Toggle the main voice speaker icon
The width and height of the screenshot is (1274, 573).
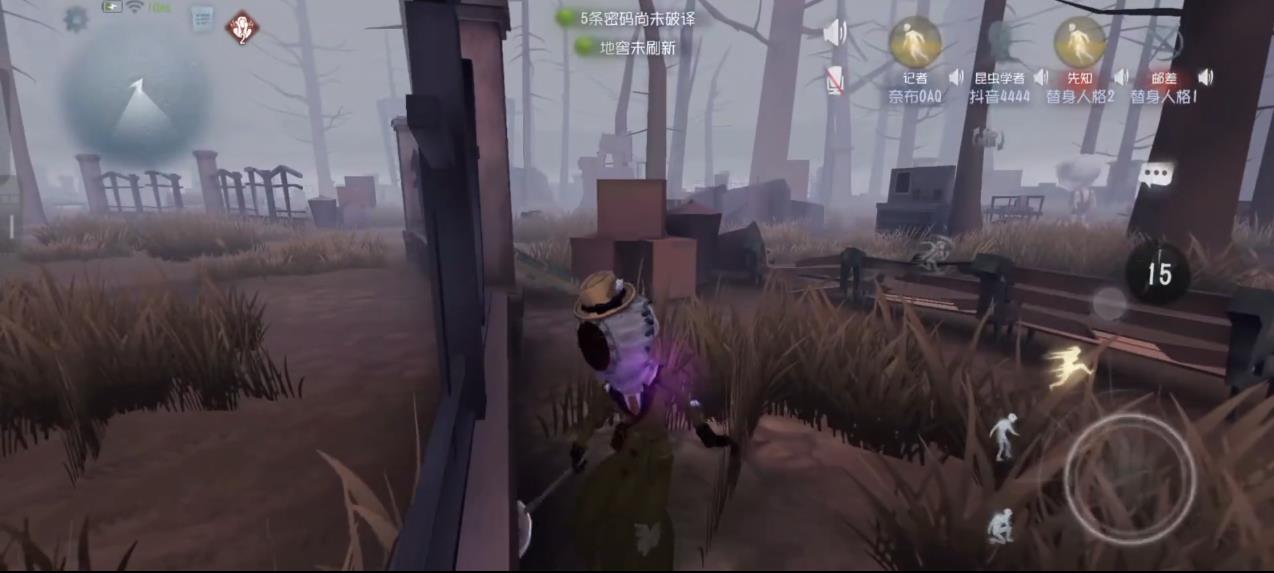click(834, 34)
